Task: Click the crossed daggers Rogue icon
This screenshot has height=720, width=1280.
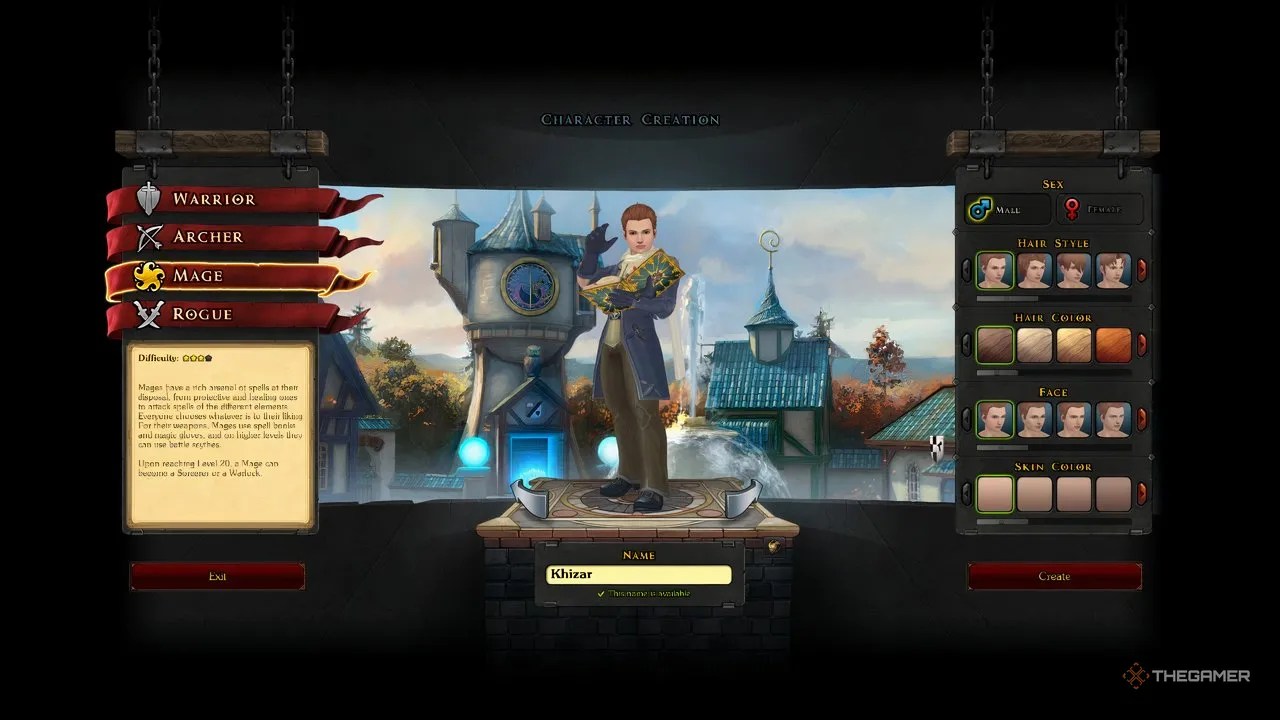Action: click(x=147, y=314)
